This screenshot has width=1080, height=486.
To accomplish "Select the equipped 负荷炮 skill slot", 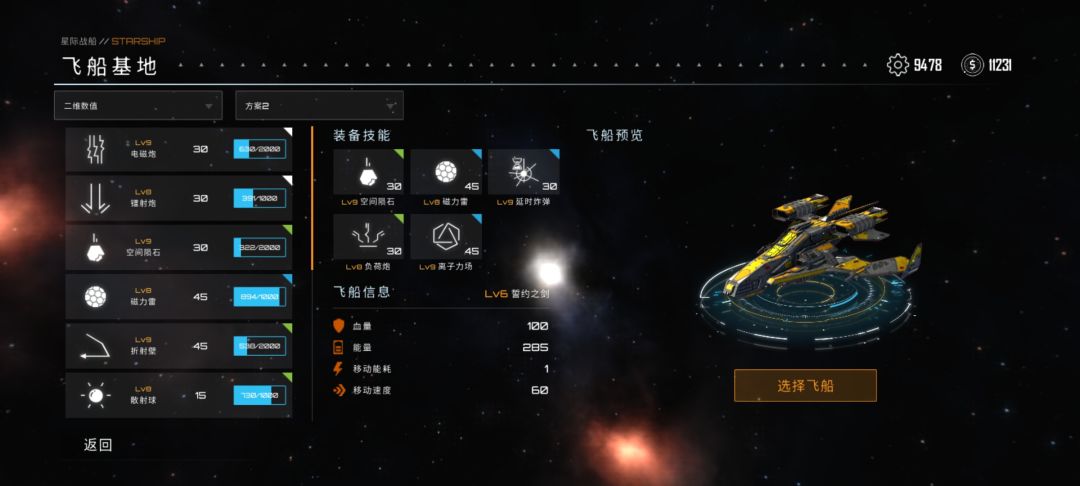I will coord(368,237).
